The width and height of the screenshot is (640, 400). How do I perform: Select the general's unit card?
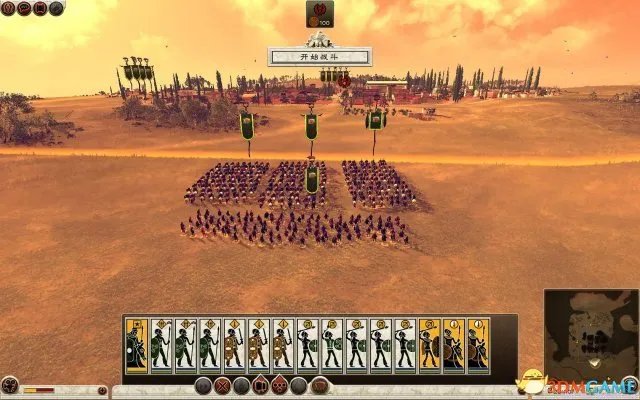137,346
